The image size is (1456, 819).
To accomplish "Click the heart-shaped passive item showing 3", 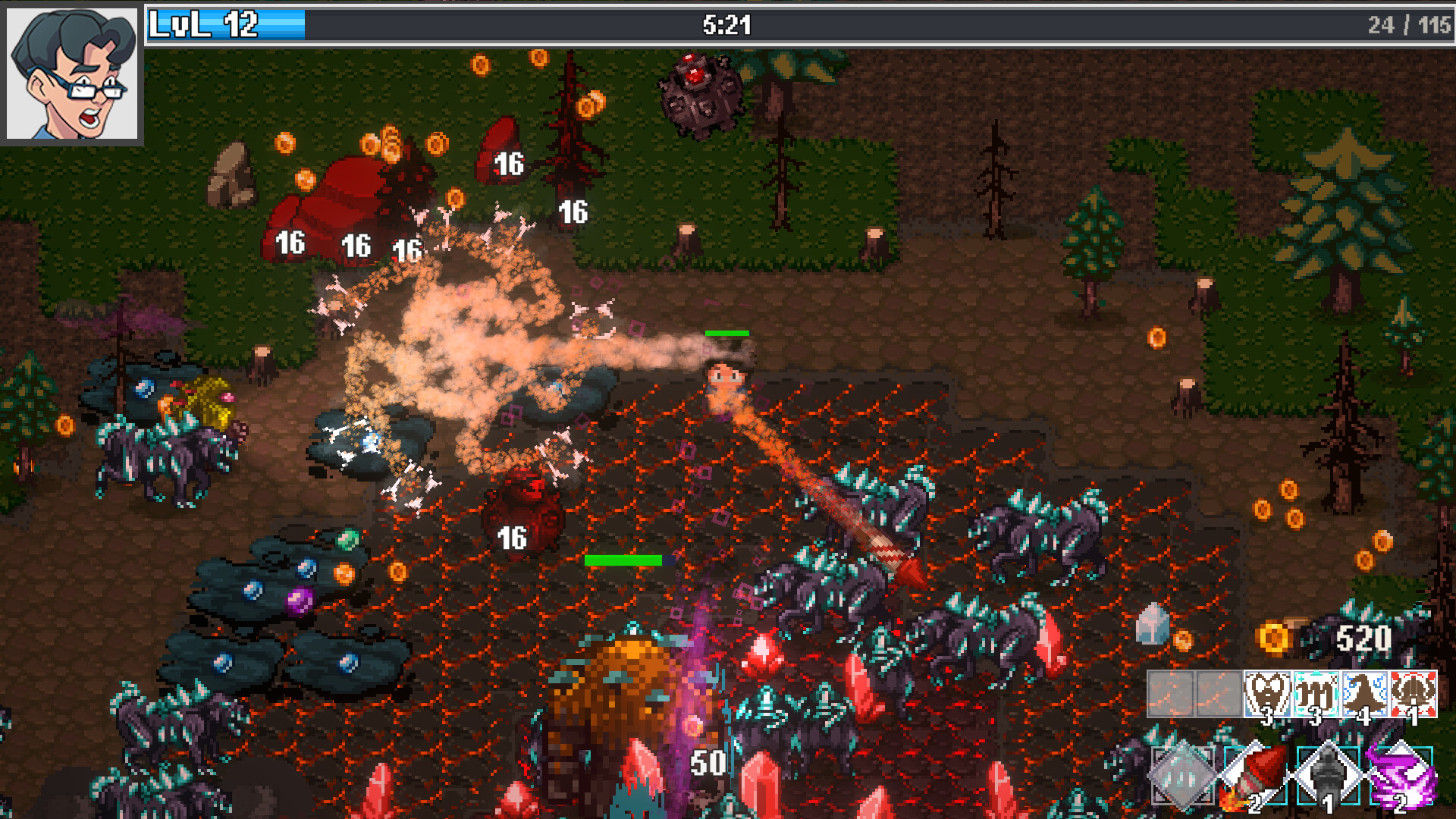I will [1269, 694].
